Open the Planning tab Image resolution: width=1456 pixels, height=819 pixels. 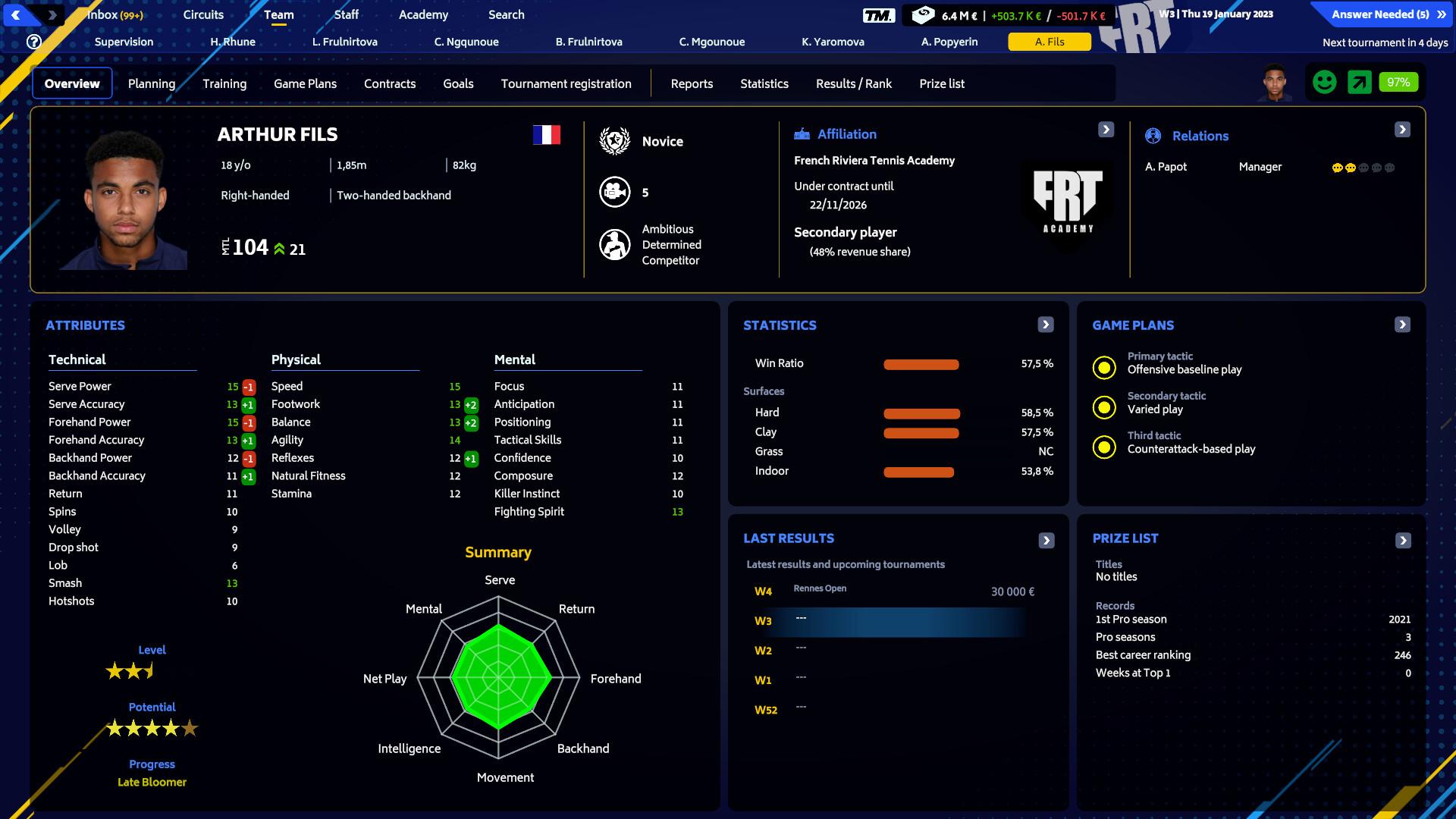pos(152,83)
